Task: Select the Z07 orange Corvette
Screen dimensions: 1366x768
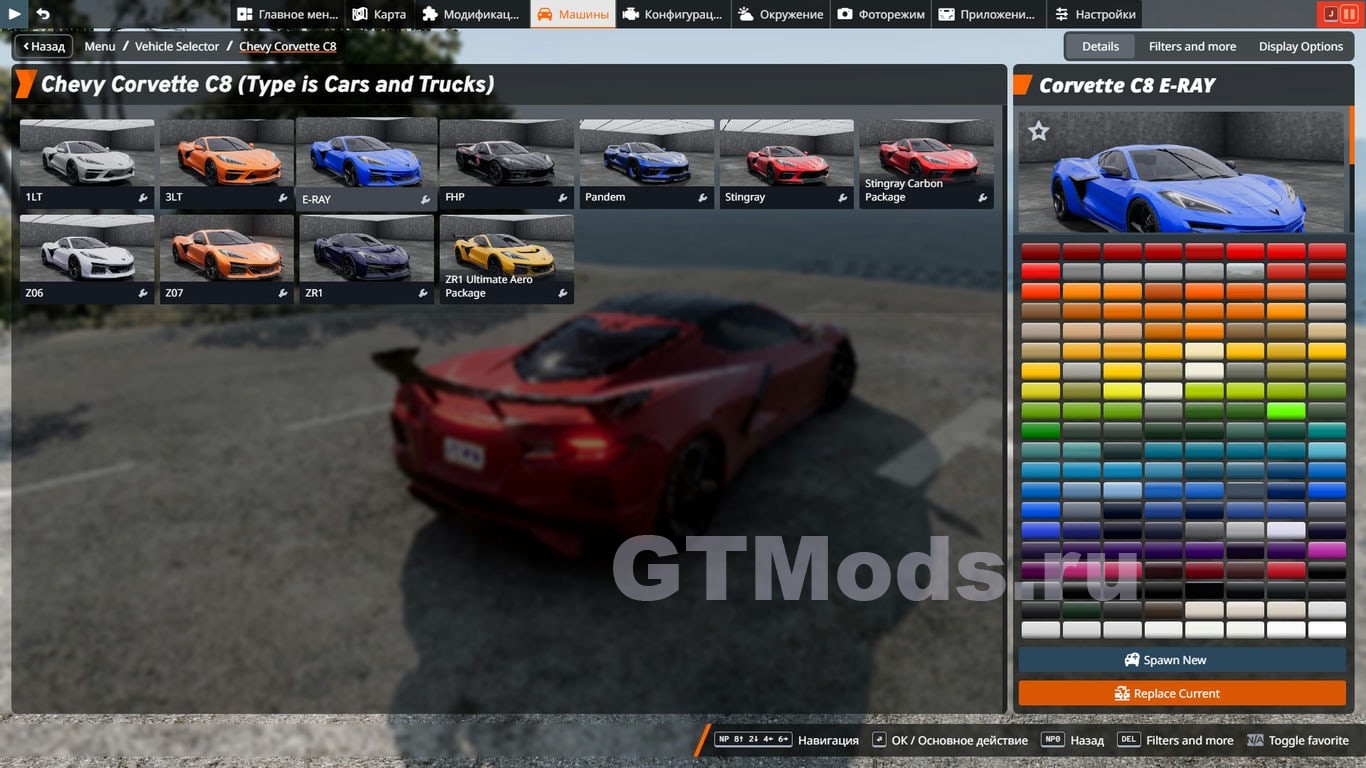Action: pos(227,259)
